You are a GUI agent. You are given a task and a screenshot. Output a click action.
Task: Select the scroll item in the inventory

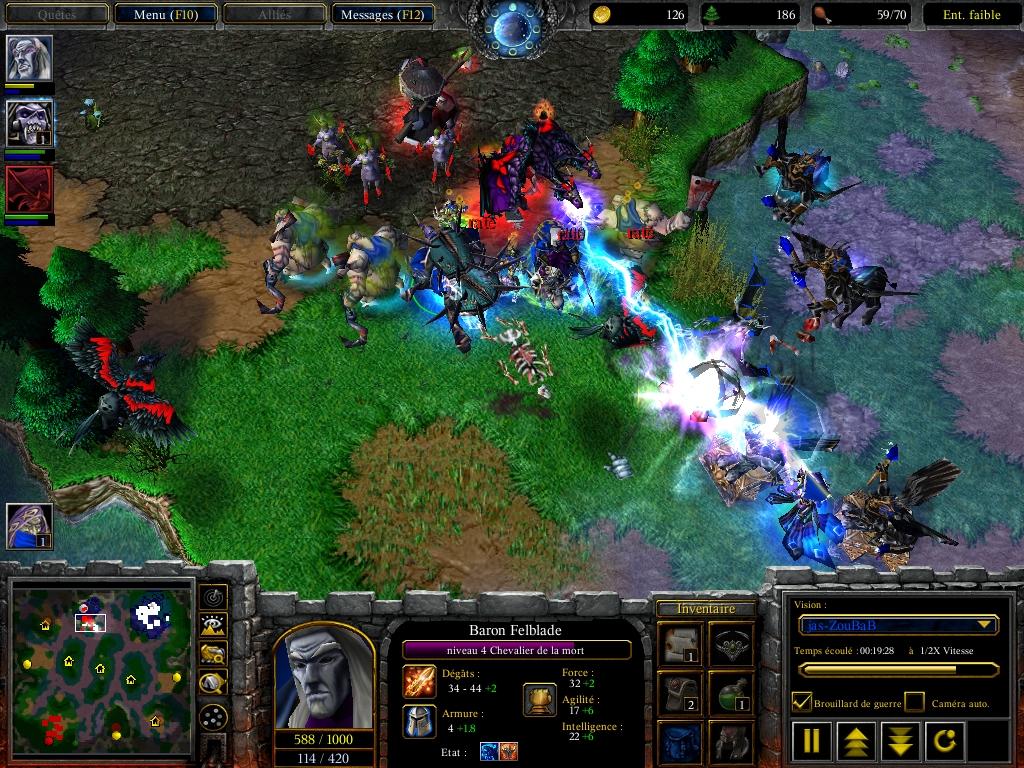[679, 643]
